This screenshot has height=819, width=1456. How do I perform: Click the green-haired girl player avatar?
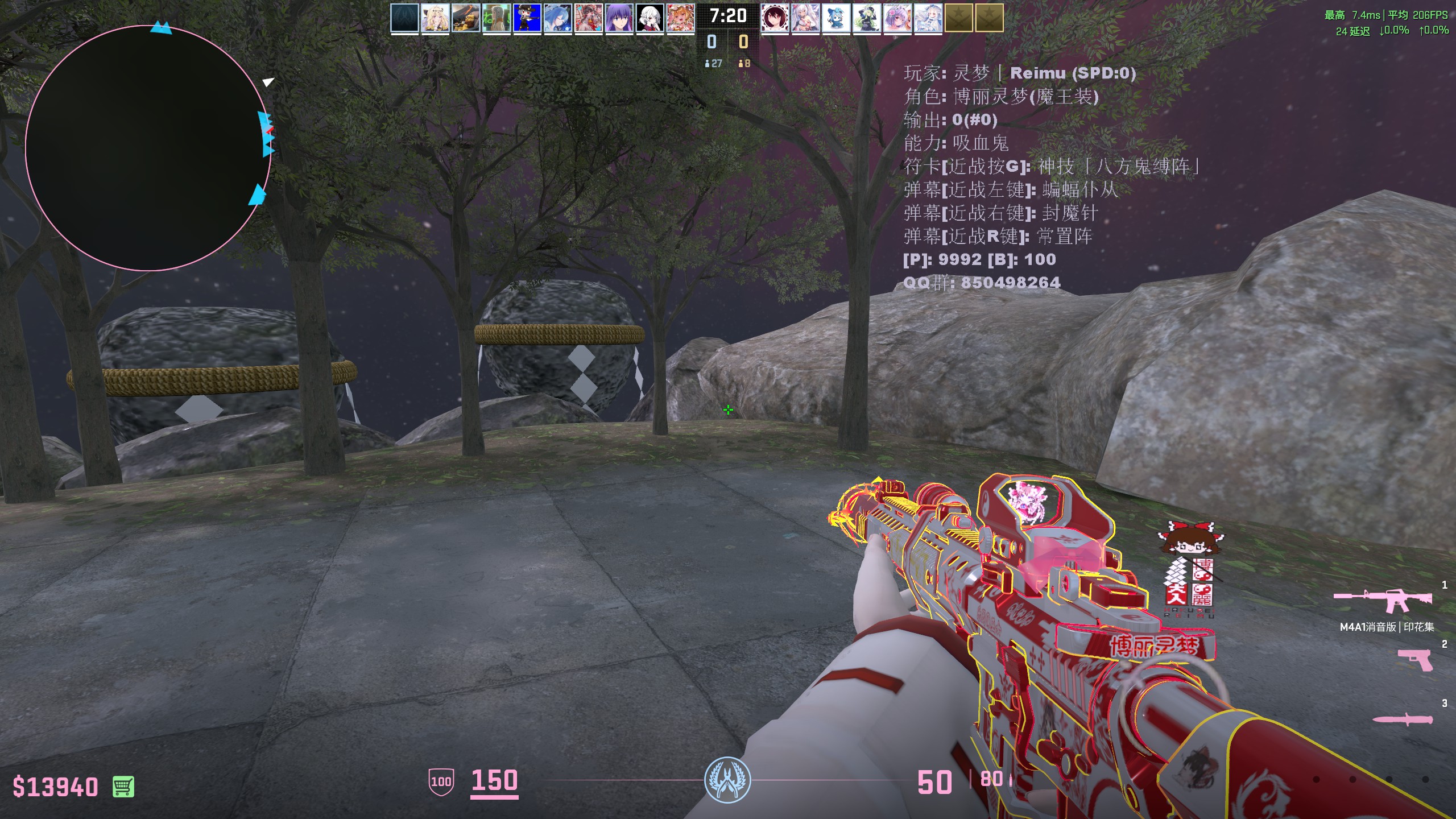(866, 18)
